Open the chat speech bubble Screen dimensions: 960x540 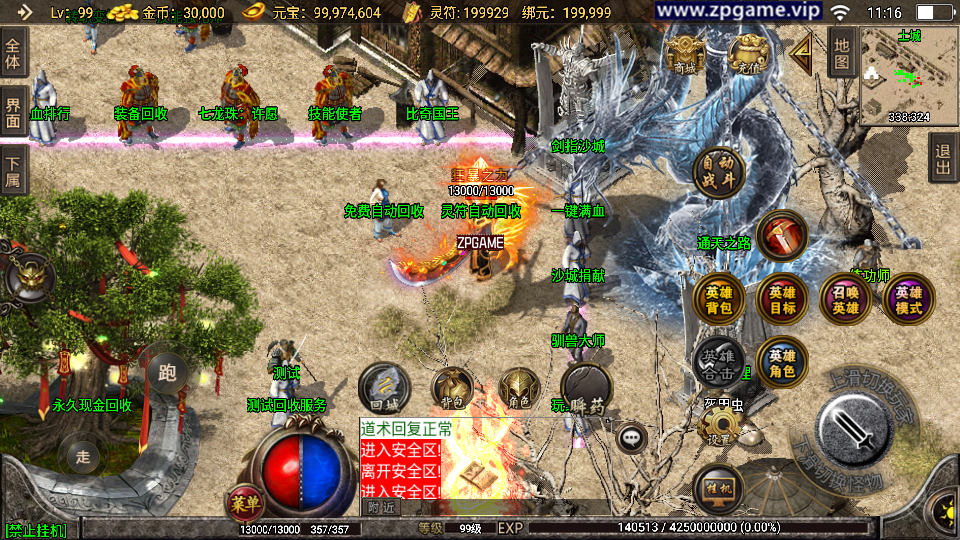point(631,437)
